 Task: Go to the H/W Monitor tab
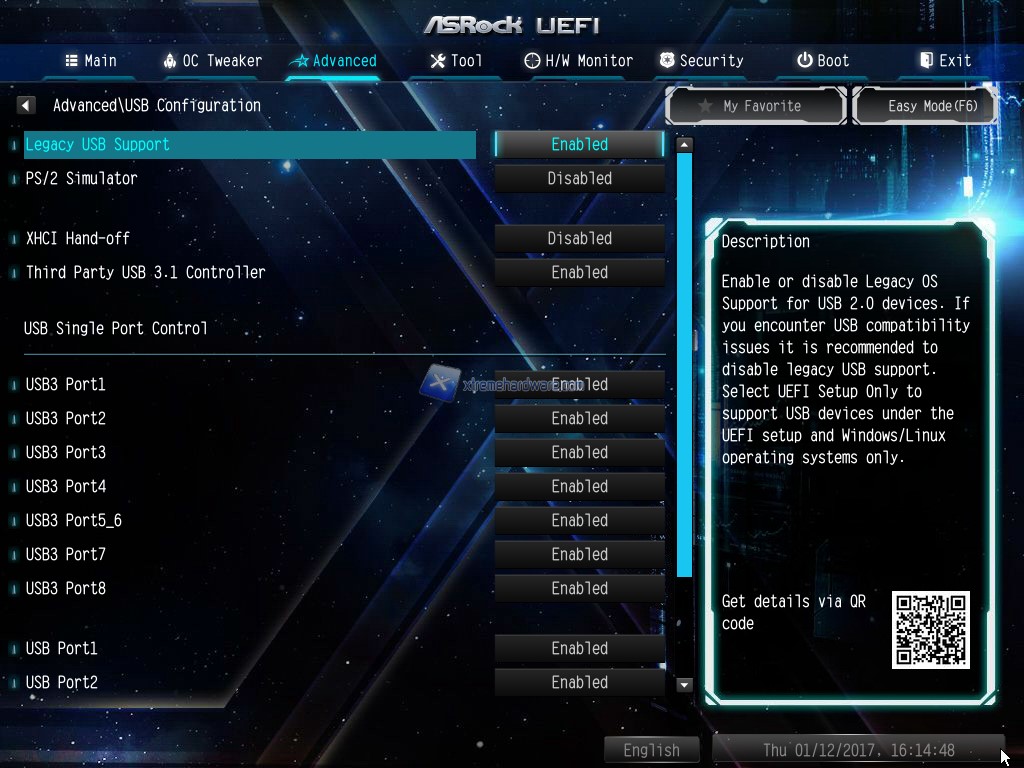point(578,61)
